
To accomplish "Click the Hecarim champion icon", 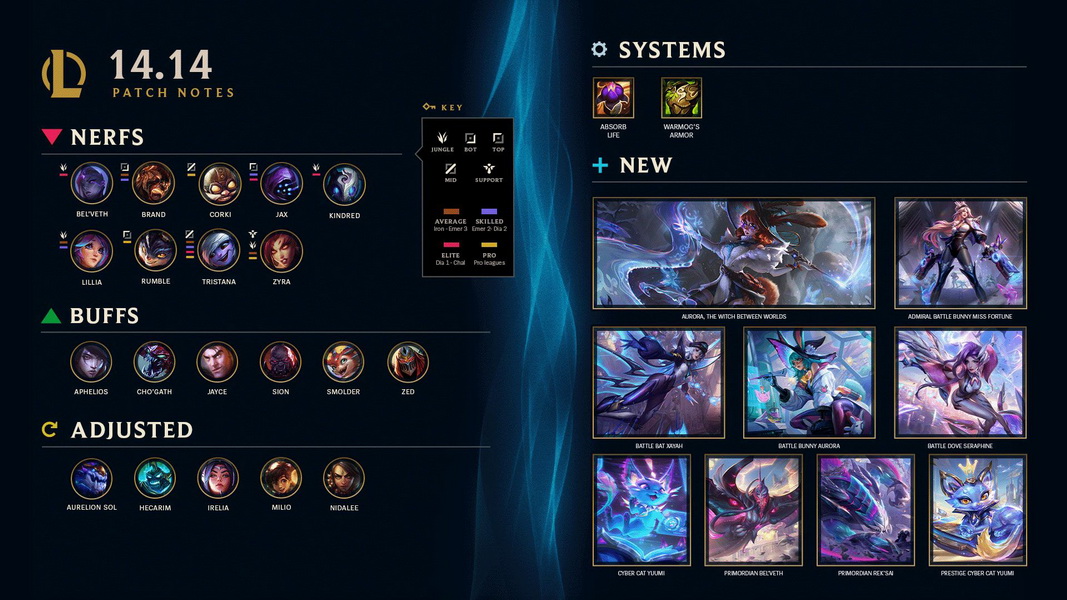I will 155,478.
